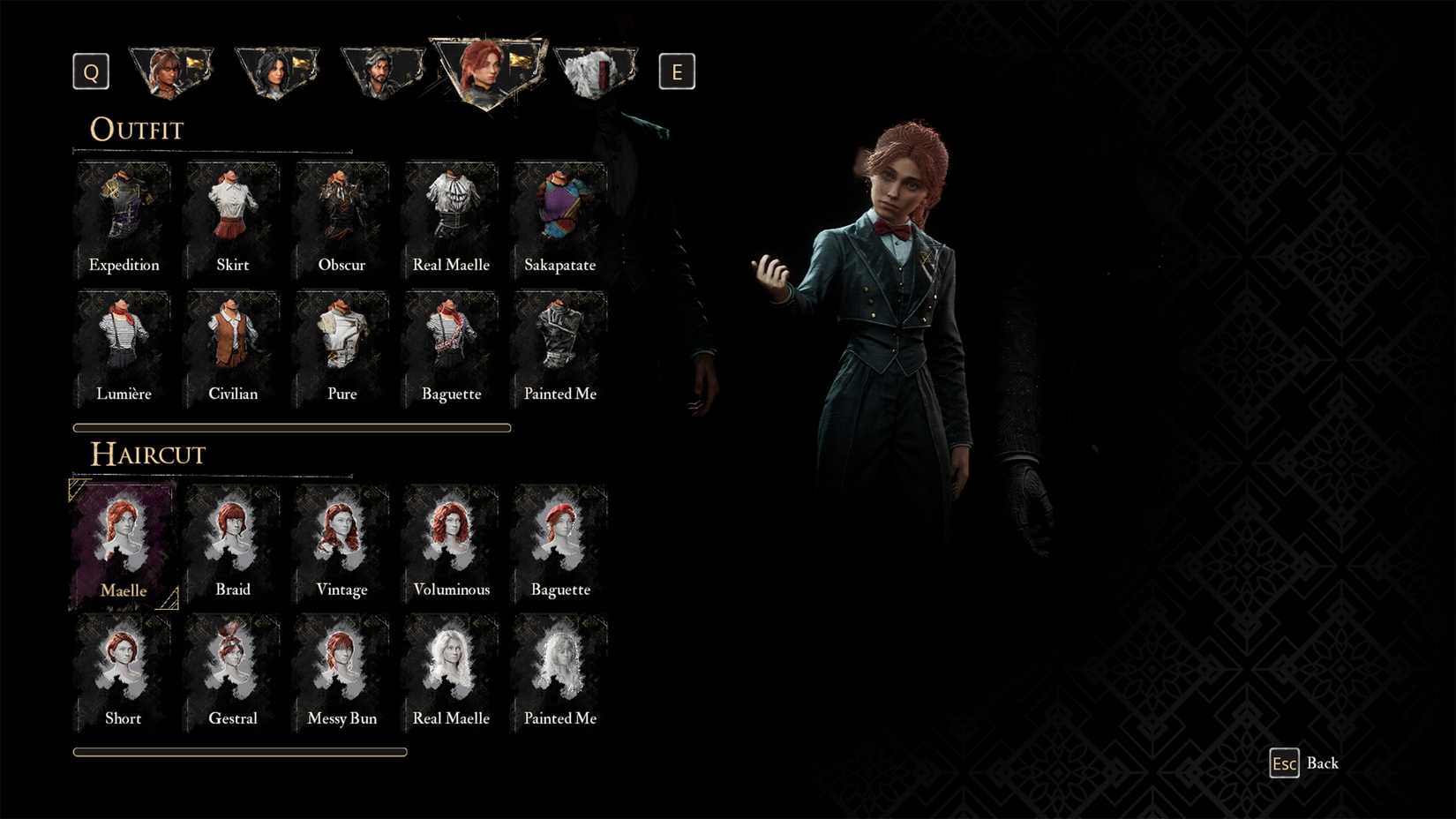This screenshot has width=1456, height=819.
Task: Toggle the Voluminous haircut
Action: (x=450, y=538)
